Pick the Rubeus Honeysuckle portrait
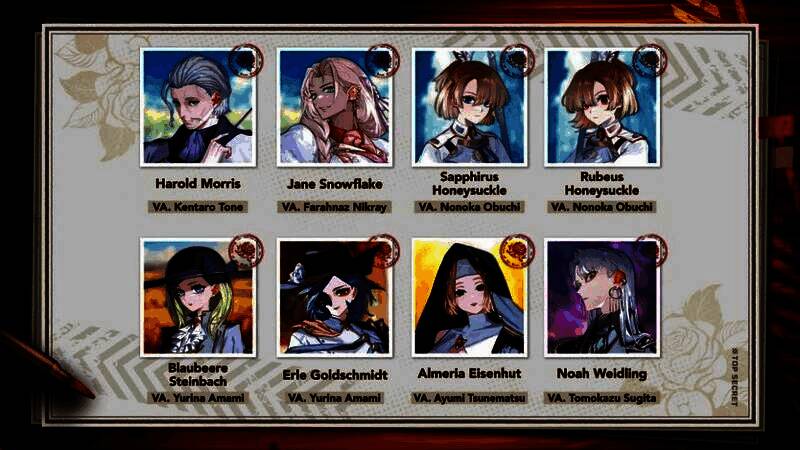 point(603,107)
